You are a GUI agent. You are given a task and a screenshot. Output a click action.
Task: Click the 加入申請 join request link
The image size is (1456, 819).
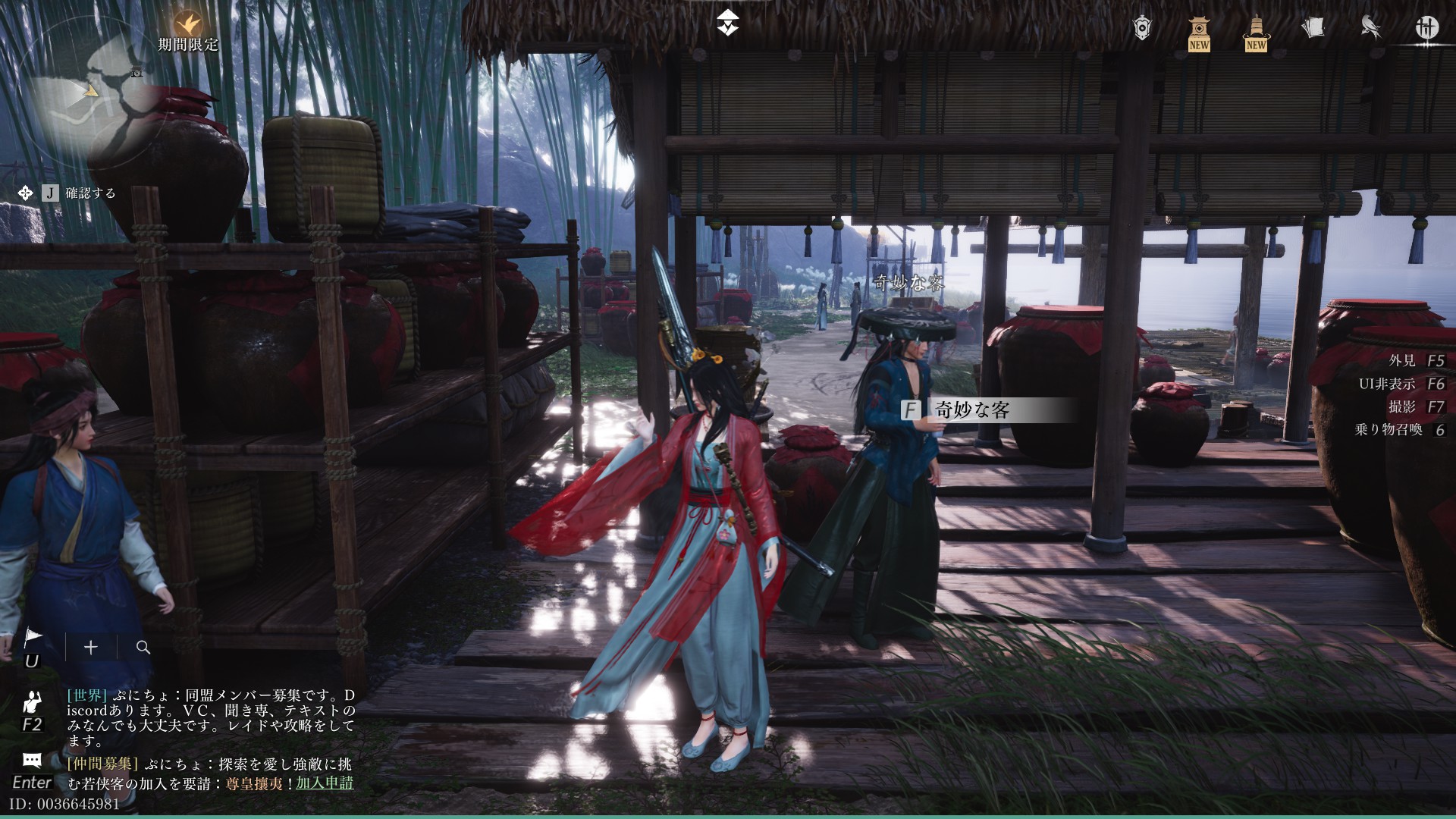[x=325, y=783]
